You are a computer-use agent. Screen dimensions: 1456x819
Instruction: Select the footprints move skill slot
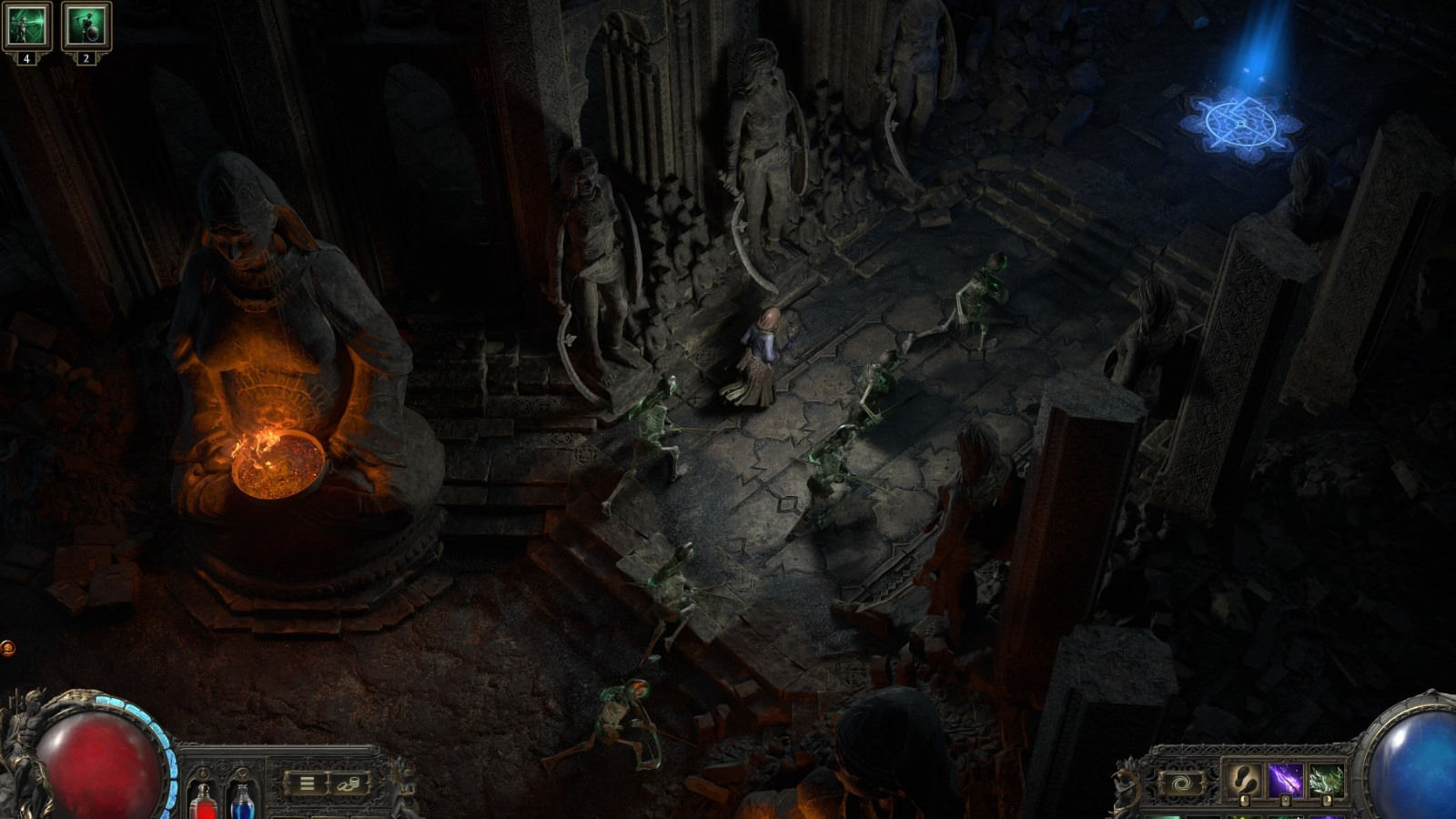pos(1241,781)
